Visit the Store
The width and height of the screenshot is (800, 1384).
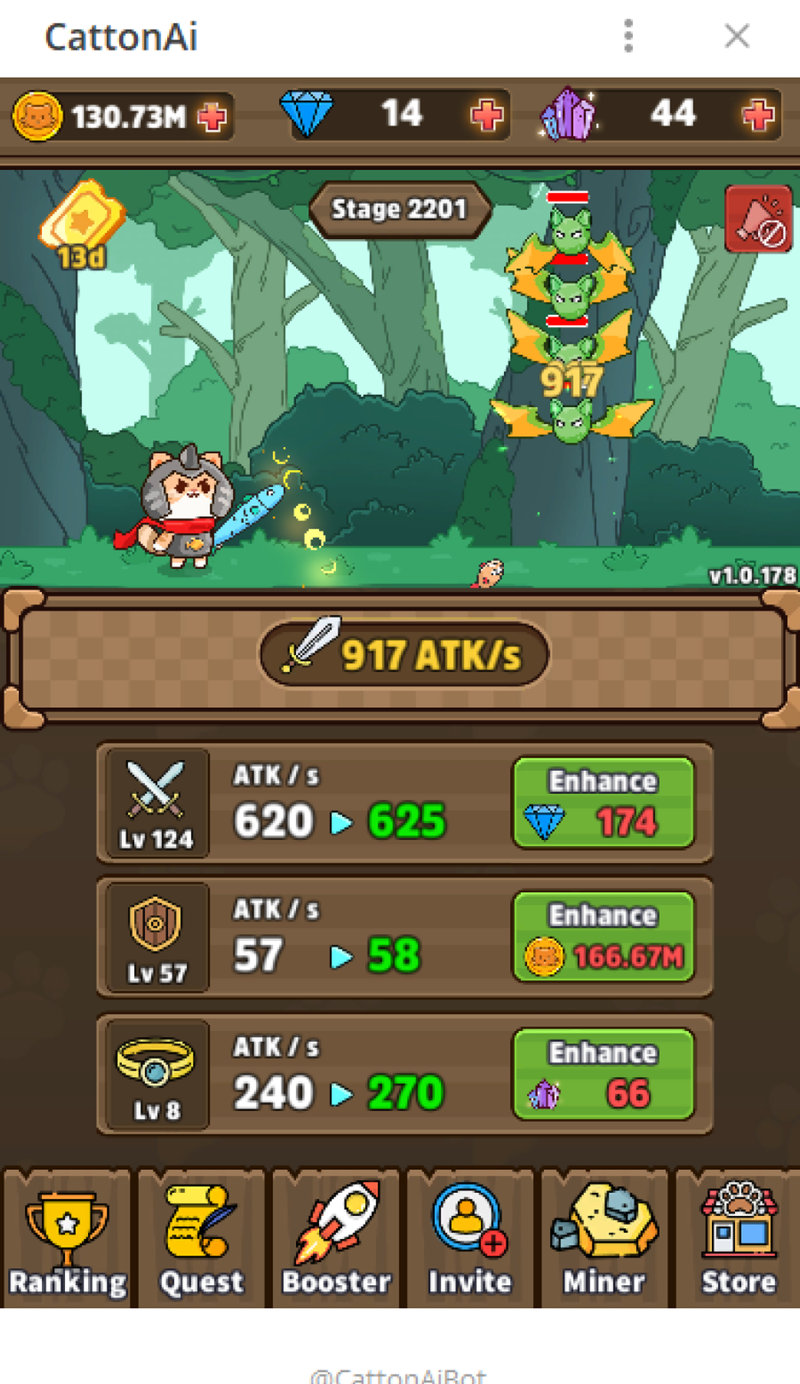click(738, 1238)
